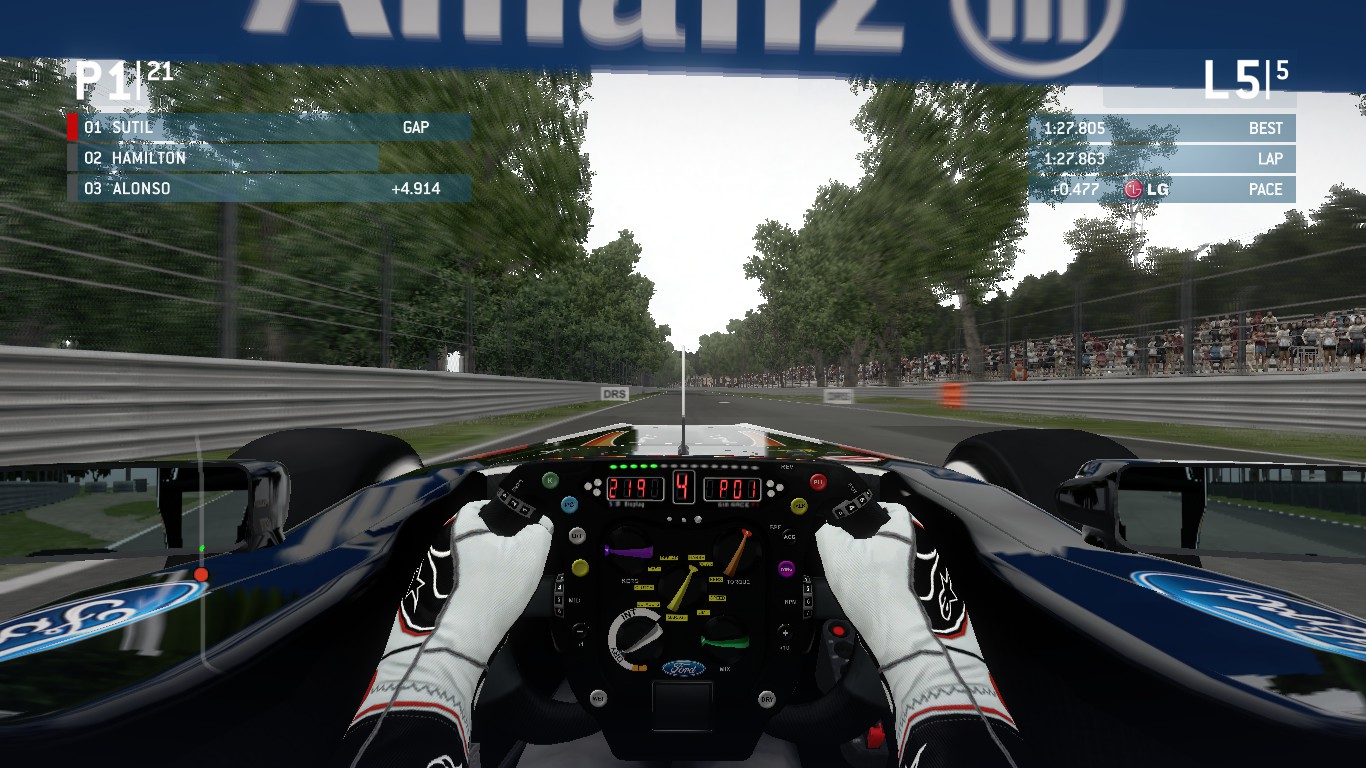
Task: Adjust the TORQUE rotary dial
Action: coord(734,554)
